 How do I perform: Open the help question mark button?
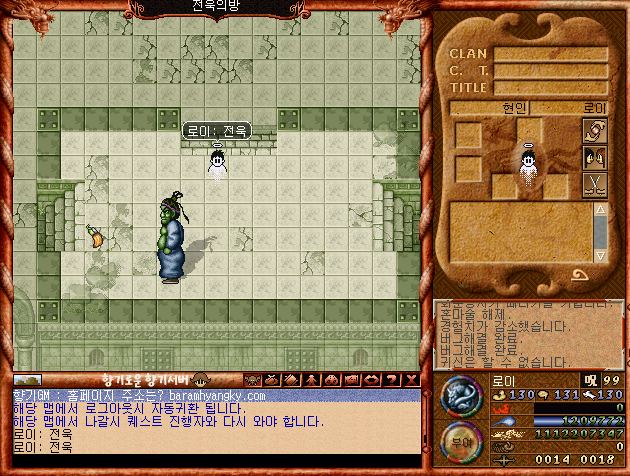tap(391, 380)
